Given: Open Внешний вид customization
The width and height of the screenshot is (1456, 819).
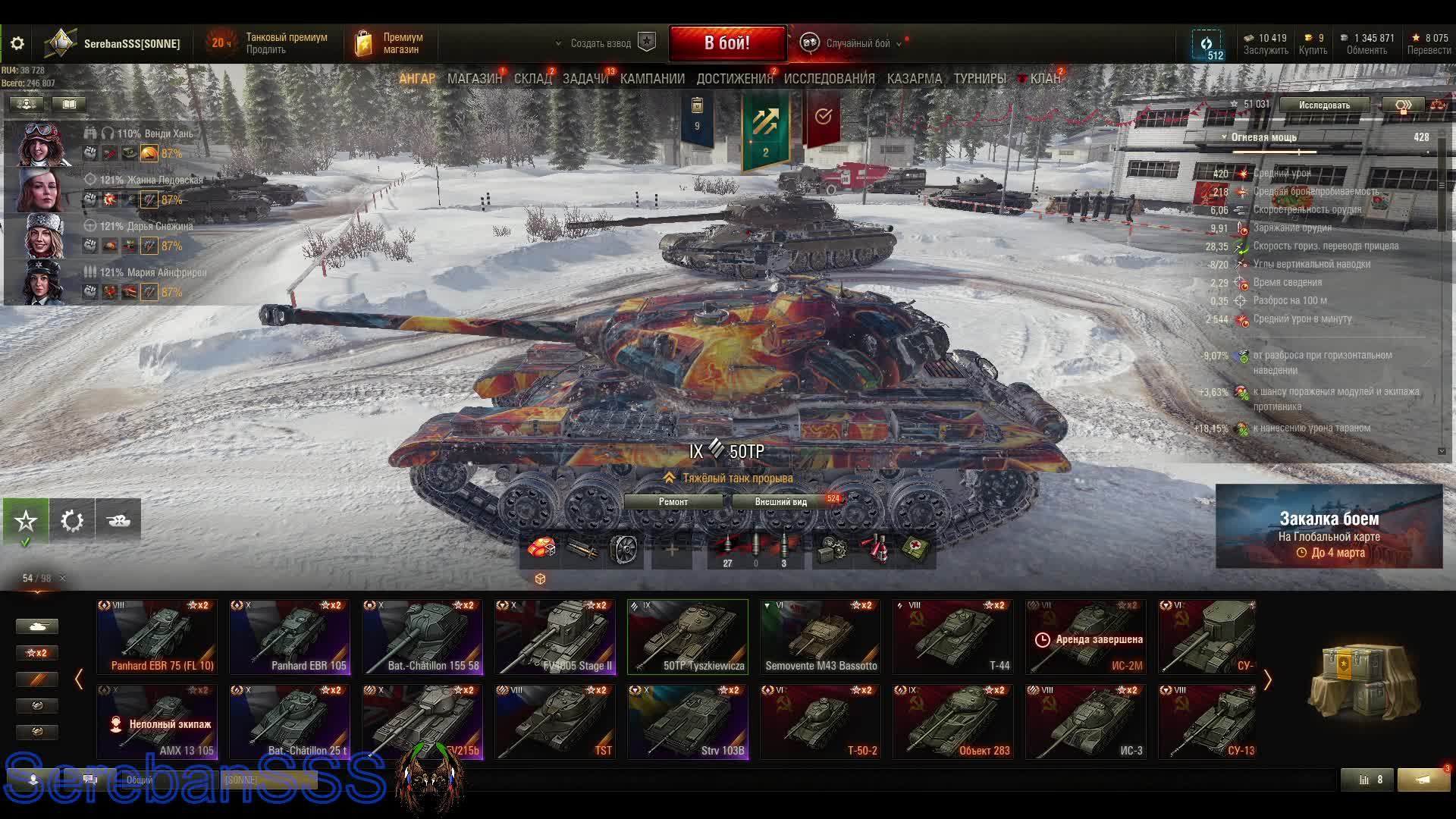Looking at the screenshot, I should click(x=781, y=501).
